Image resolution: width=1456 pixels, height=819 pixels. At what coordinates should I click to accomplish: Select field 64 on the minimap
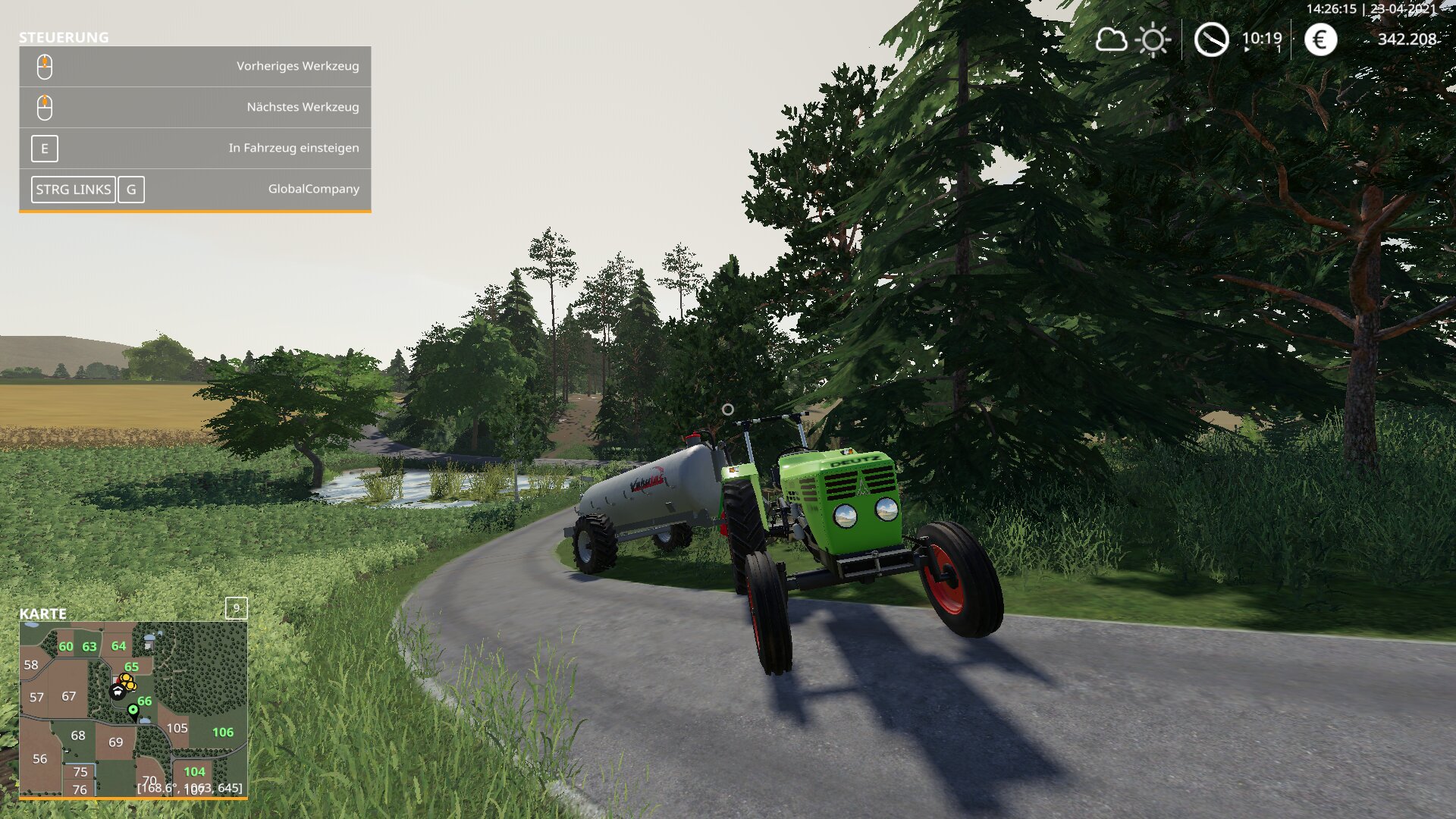tap(118, 646)
